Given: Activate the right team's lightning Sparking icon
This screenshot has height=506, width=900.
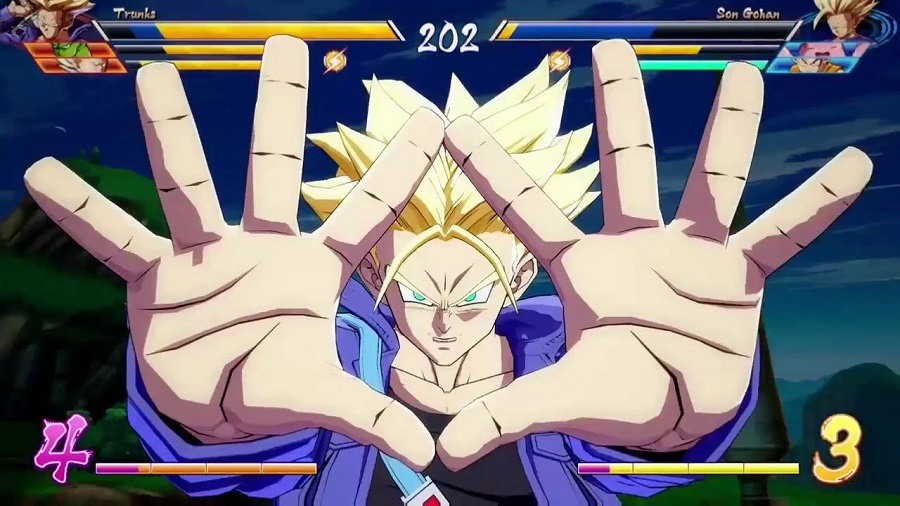Looking at the screenshot, I should coord(560,62).
